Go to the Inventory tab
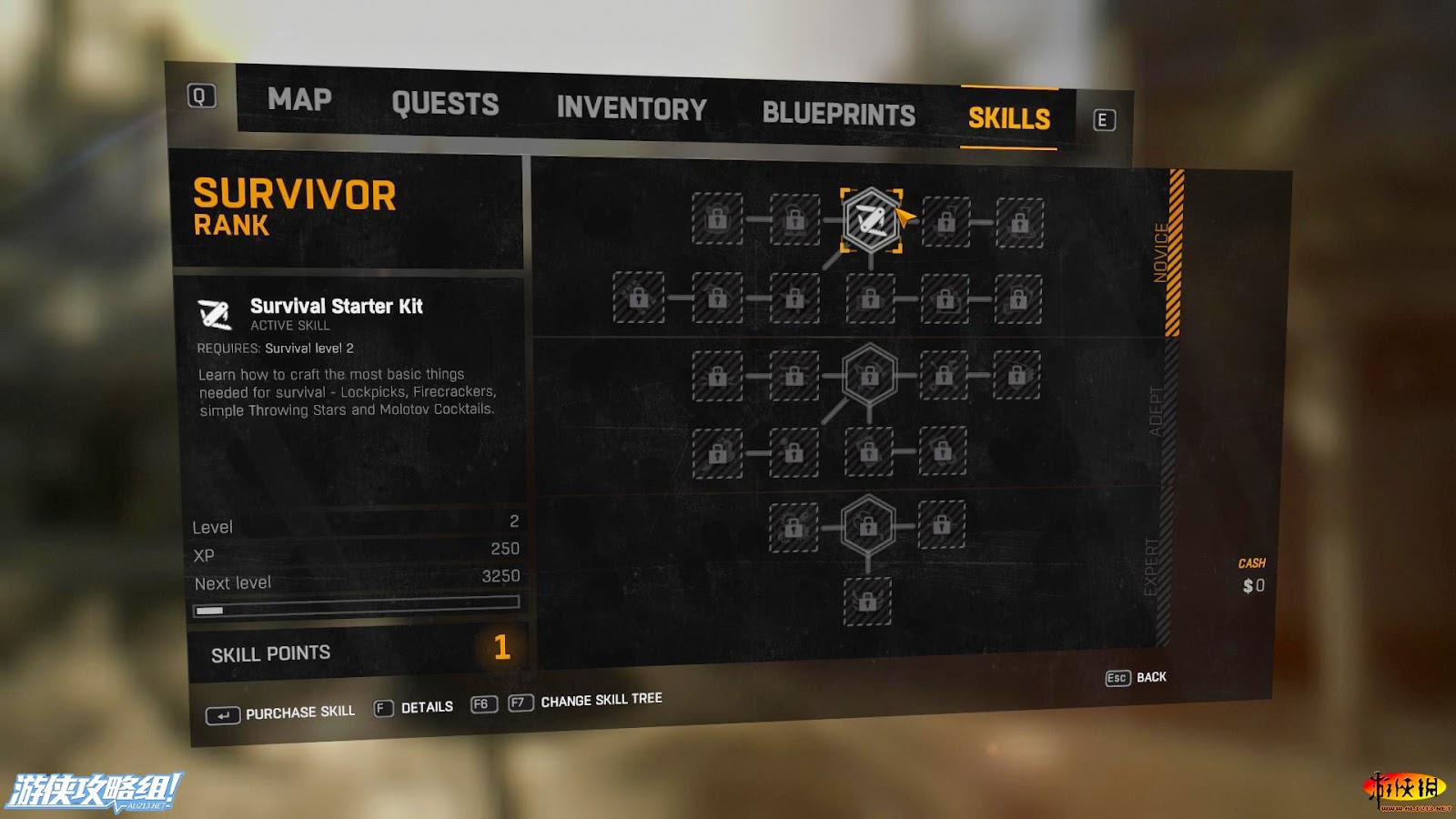1456x819 pixels. coord(632,109)
